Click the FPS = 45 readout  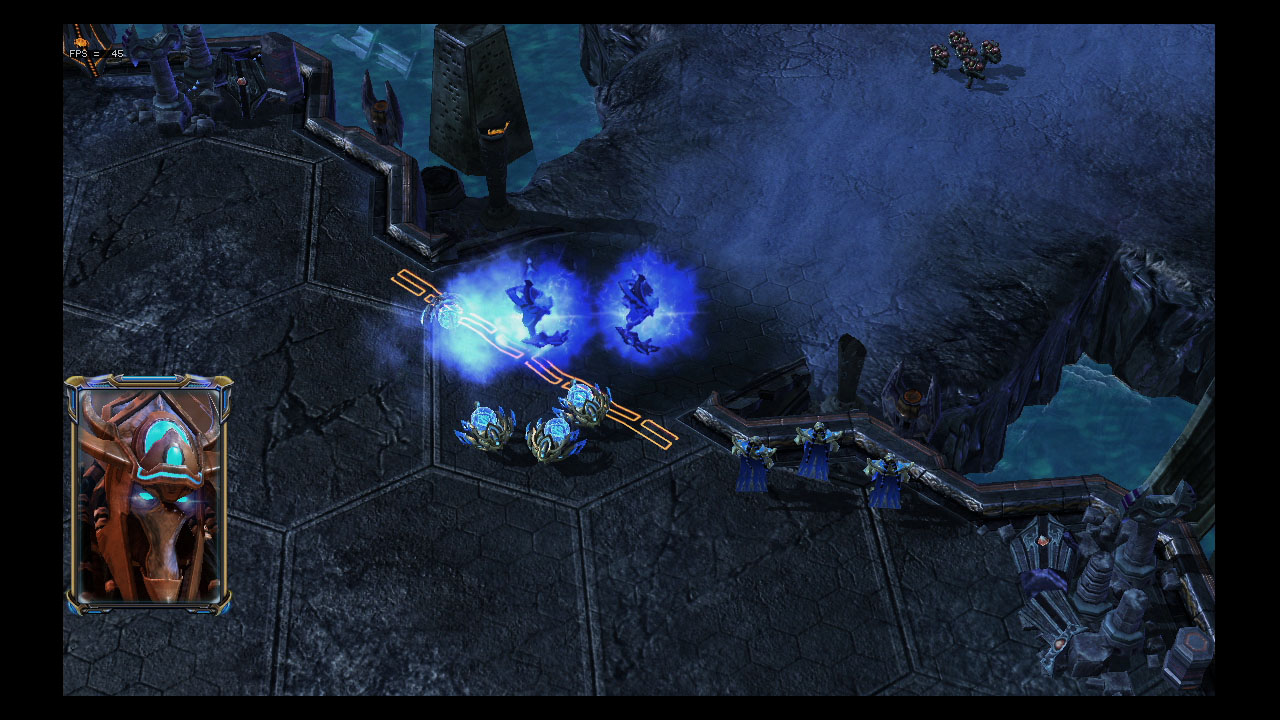coord(95,52)
